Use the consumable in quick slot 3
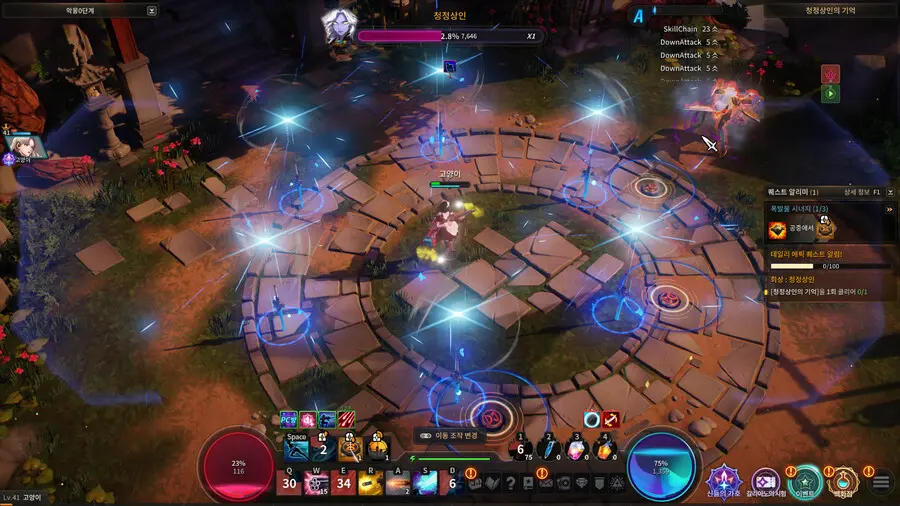The width and height of the screenshot is (900, 506). point(577,450)
